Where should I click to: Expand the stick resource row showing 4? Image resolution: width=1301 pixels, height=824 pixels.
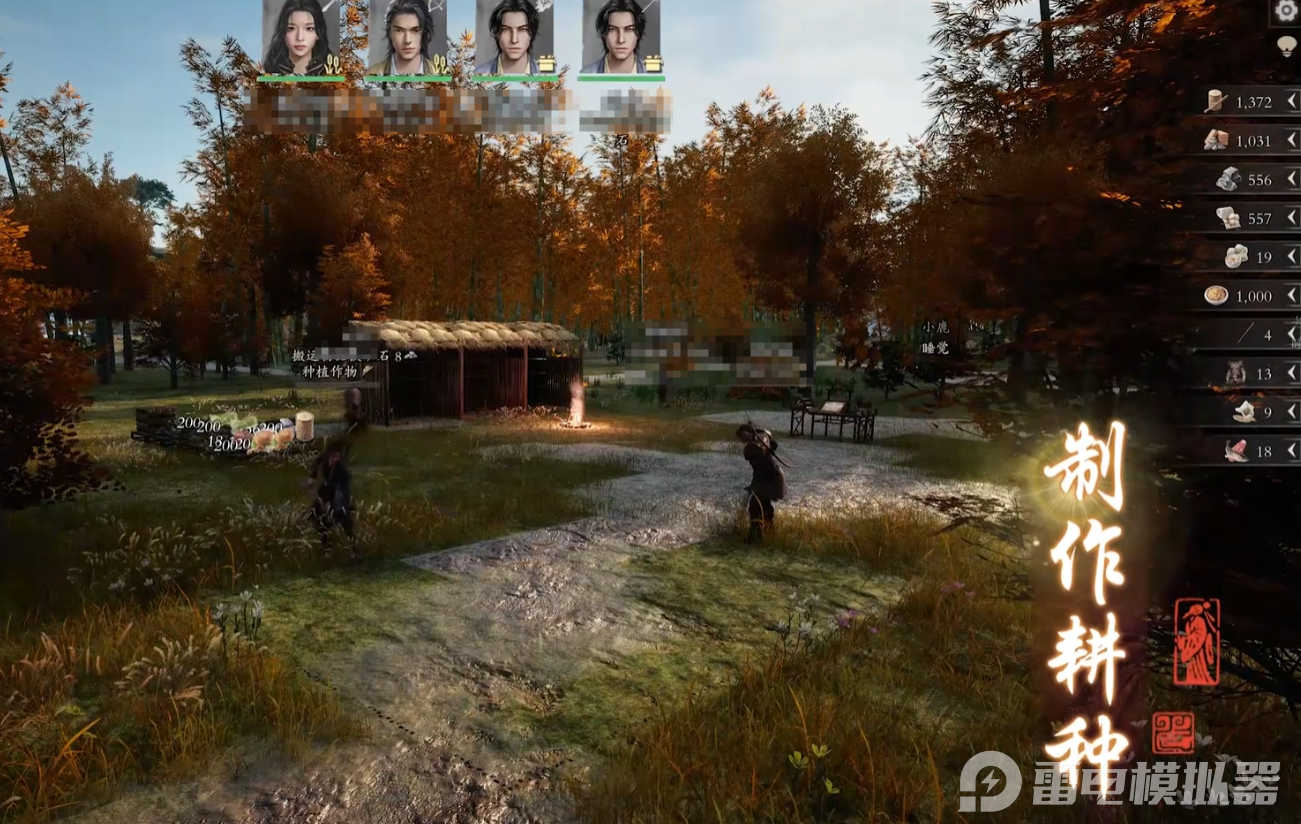point(1291,335)
